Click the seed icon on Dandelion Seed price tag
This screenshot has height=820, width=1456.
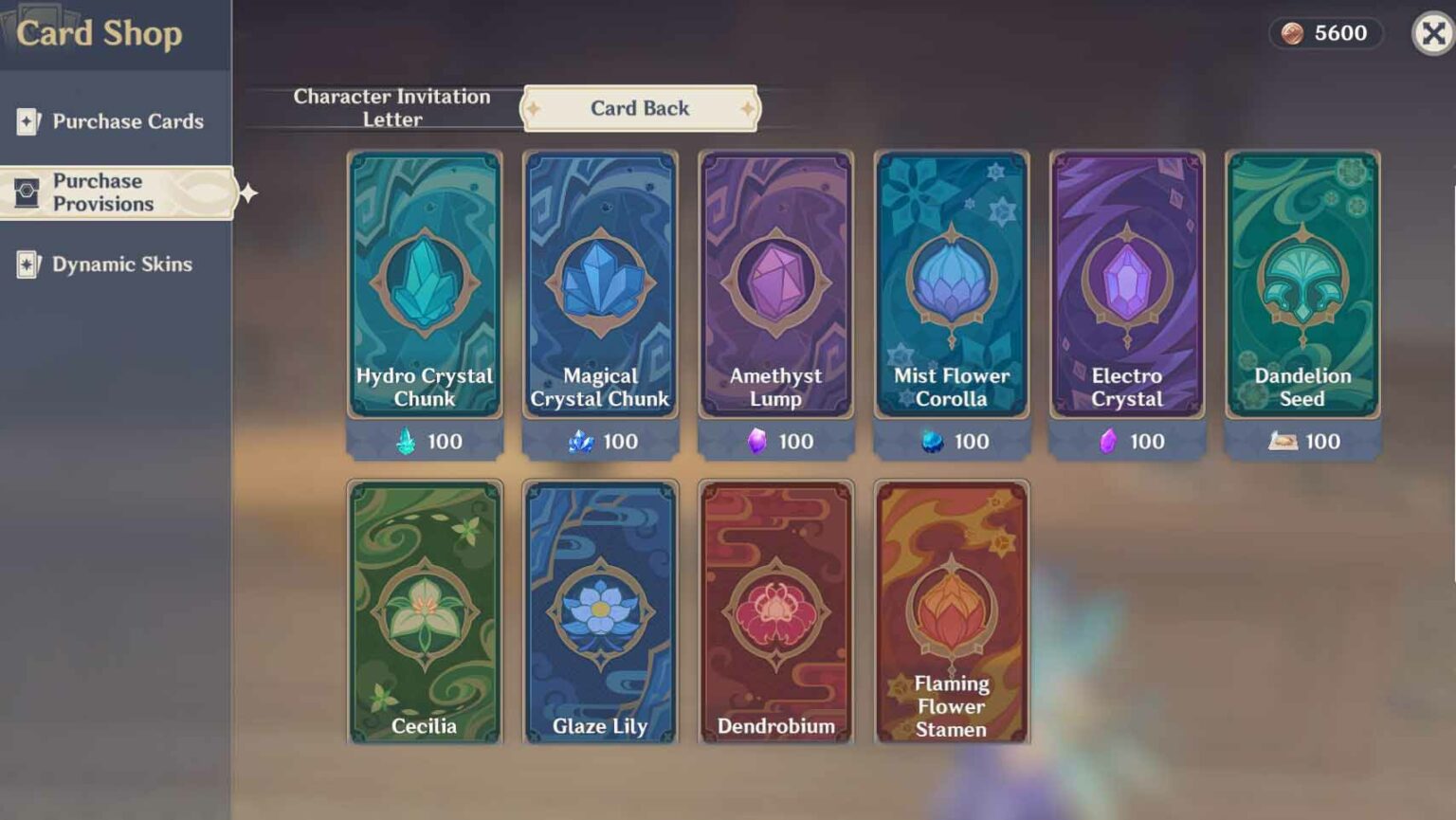1282,441
